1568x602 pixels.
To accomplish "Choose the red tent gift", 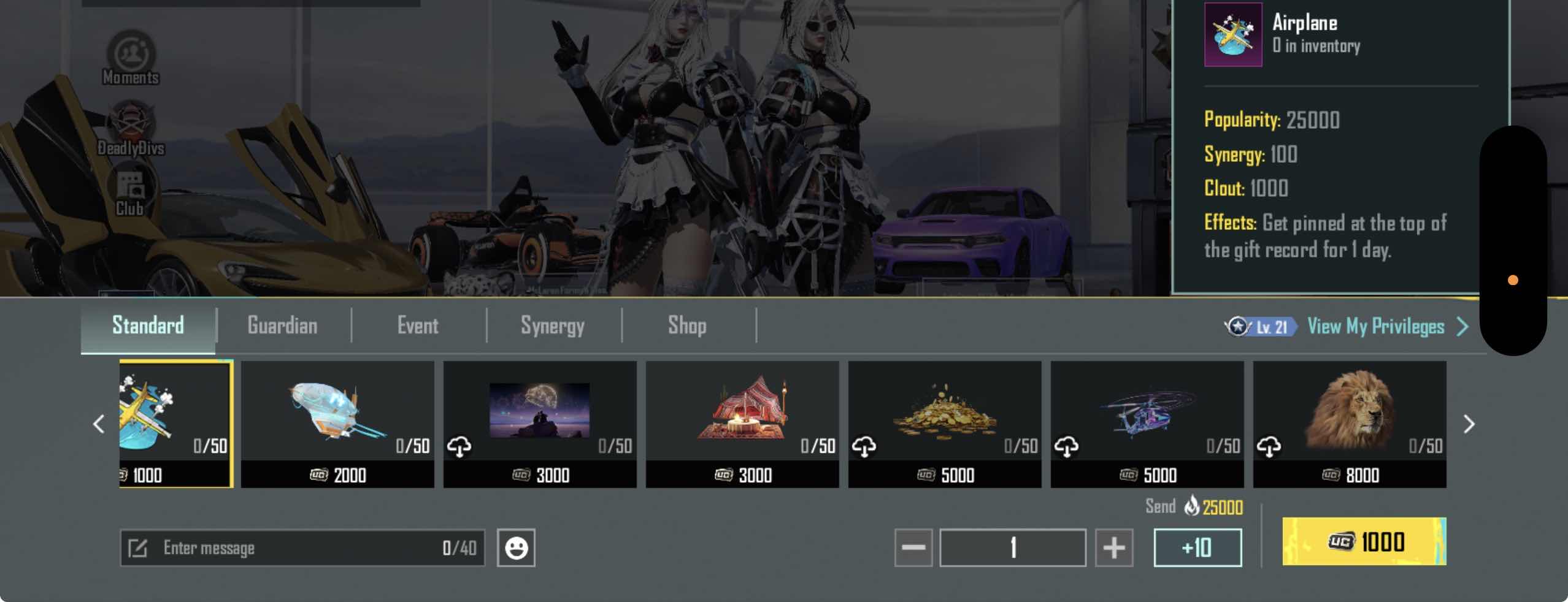I will 742,423.
